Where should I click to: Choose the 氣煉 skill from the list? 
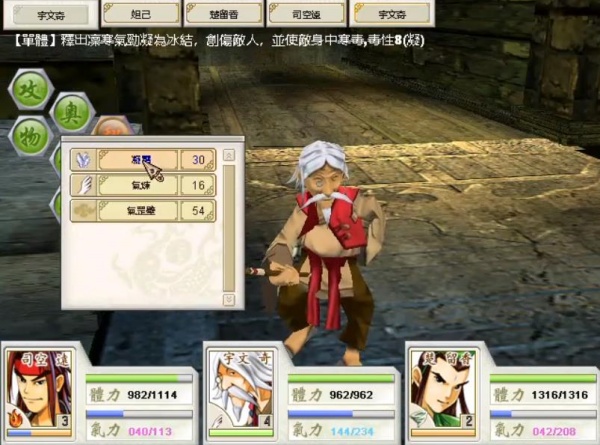[x=140, y=186]
